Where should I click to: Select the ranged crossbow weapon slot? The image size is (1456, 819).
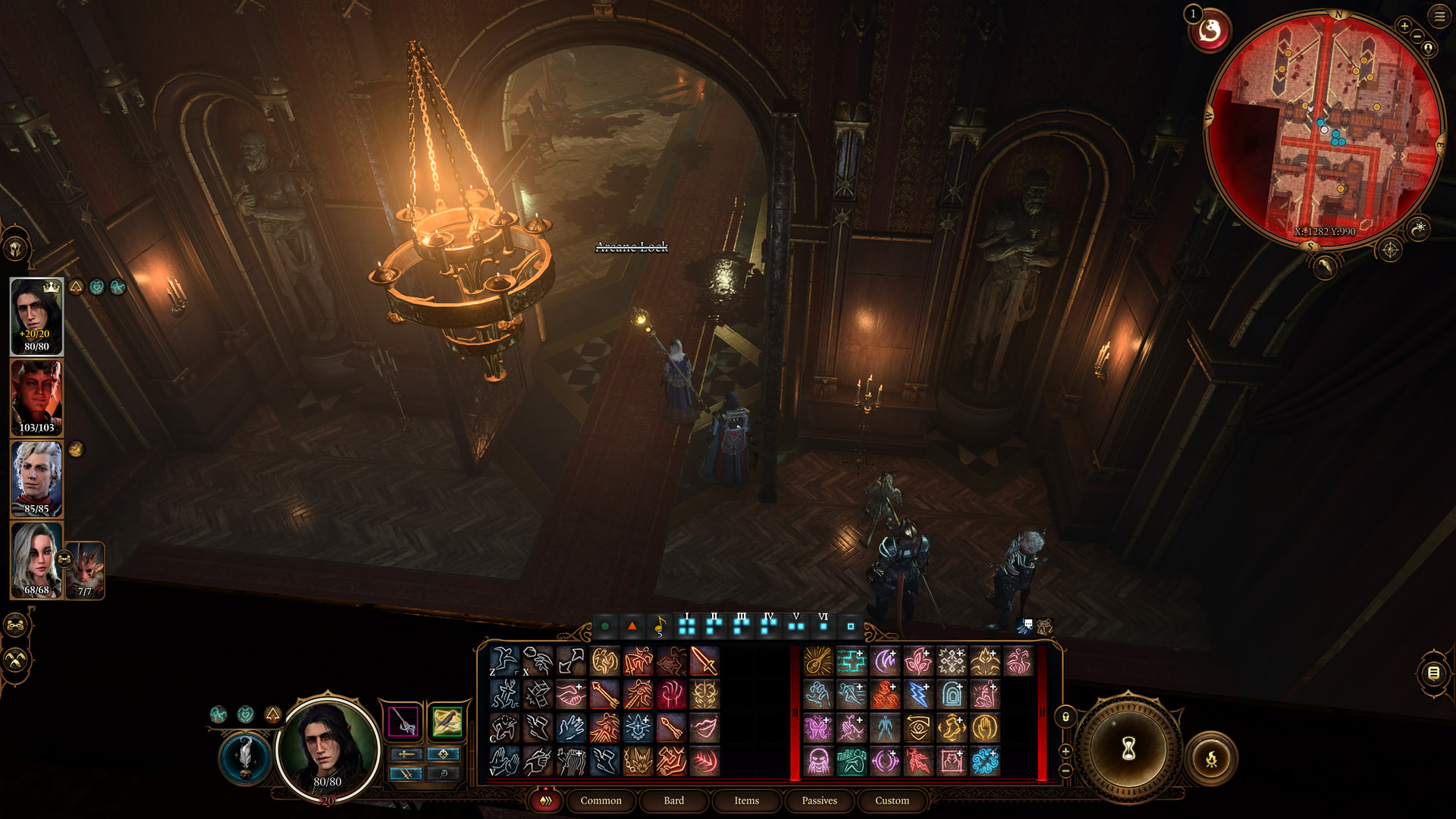click(447, 721)
